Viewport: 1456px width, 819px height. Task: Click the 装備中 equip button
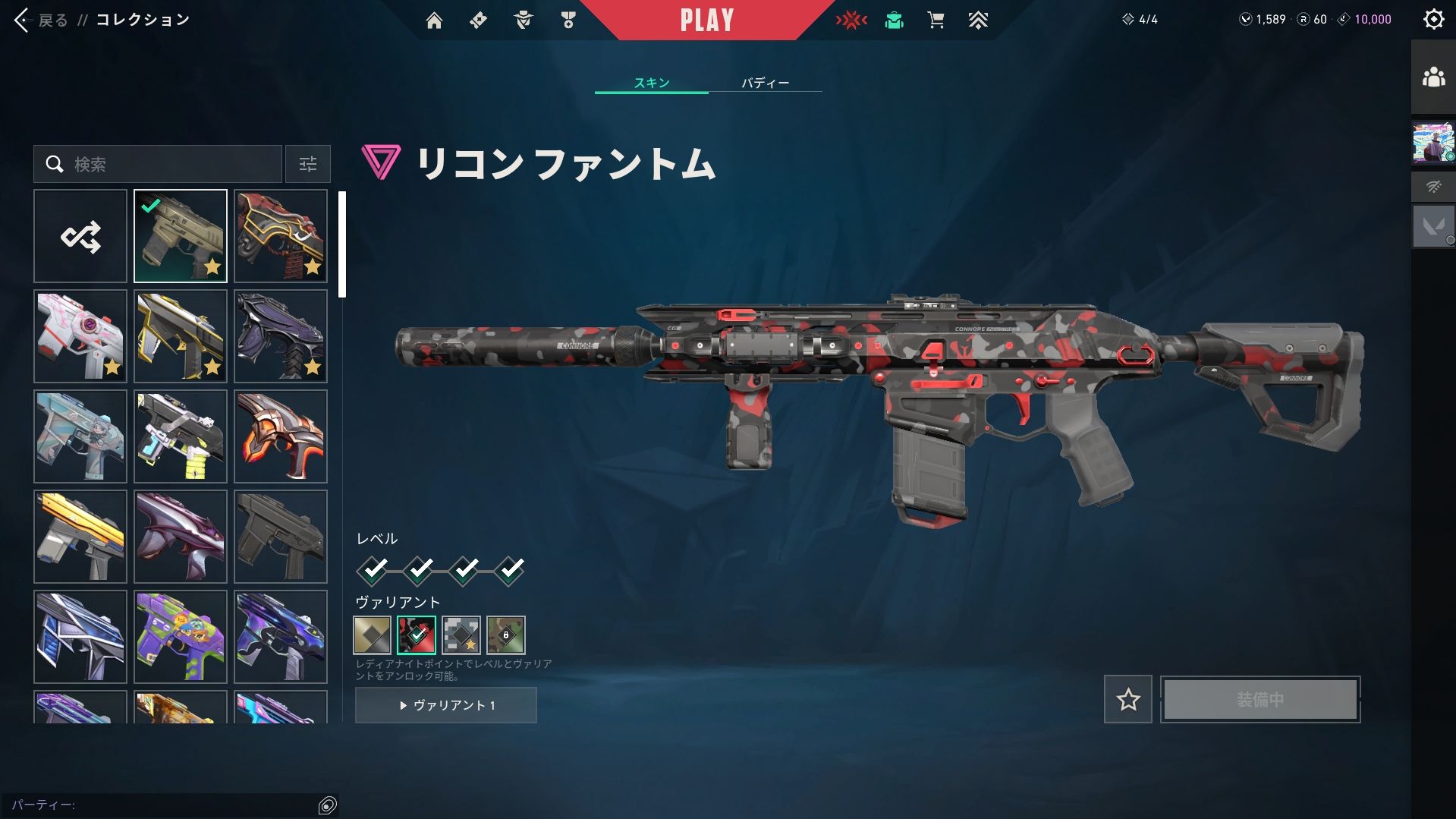(1260, 699)
